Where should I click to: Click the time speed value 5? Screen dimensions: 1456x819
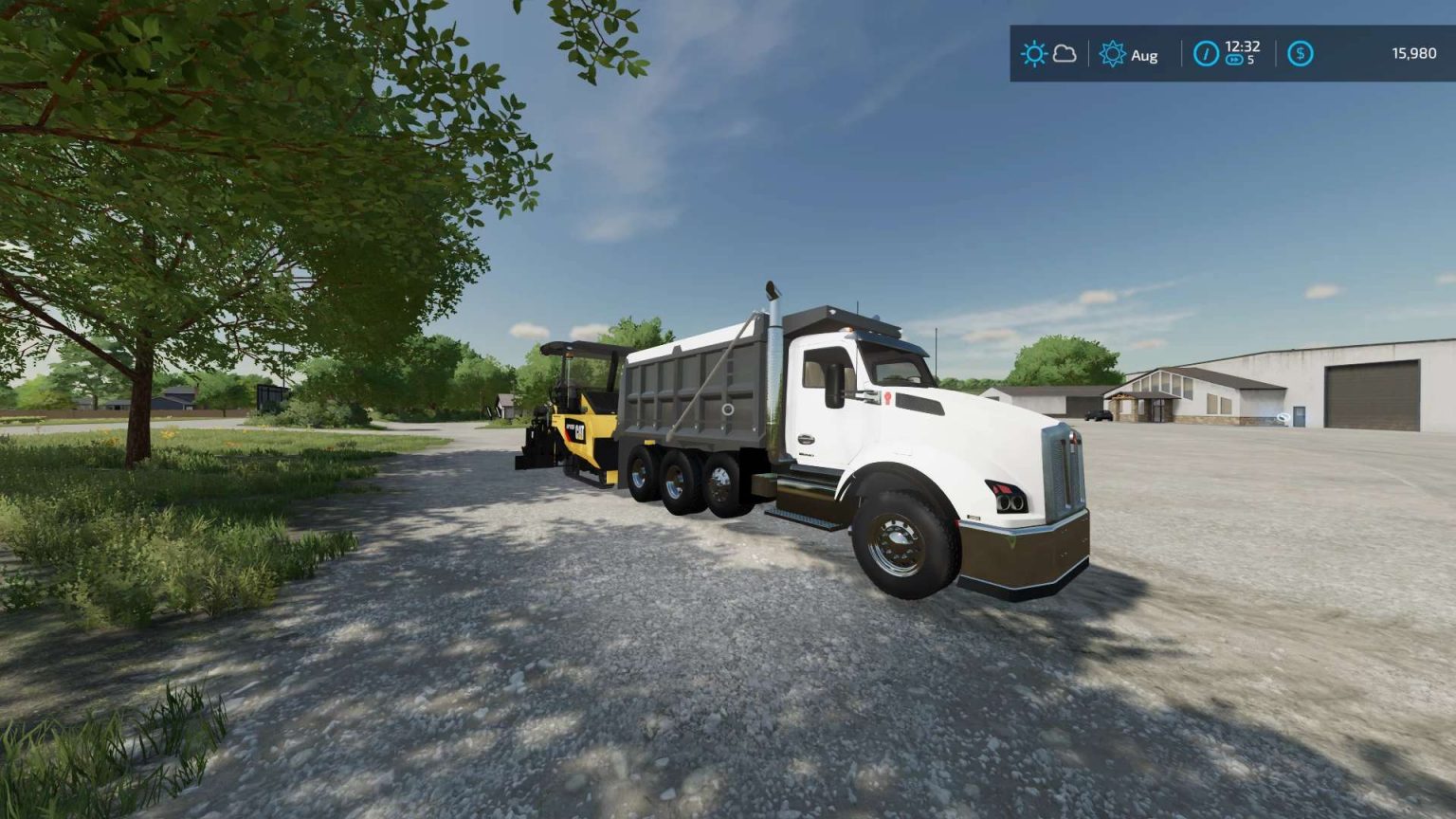(1253, 61)
